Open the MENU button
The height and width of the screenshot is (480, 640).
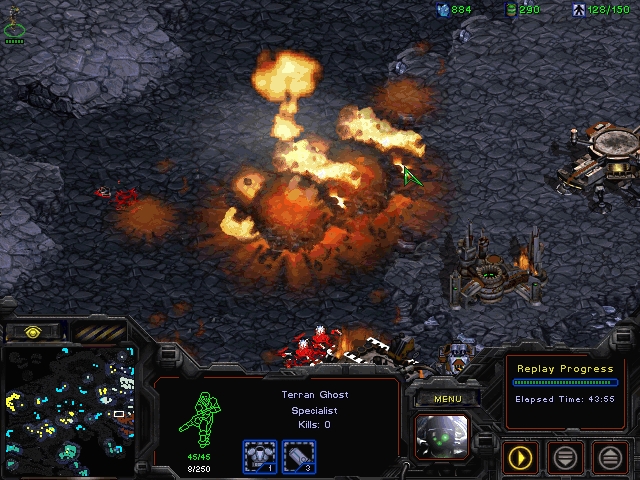point(447,399)
